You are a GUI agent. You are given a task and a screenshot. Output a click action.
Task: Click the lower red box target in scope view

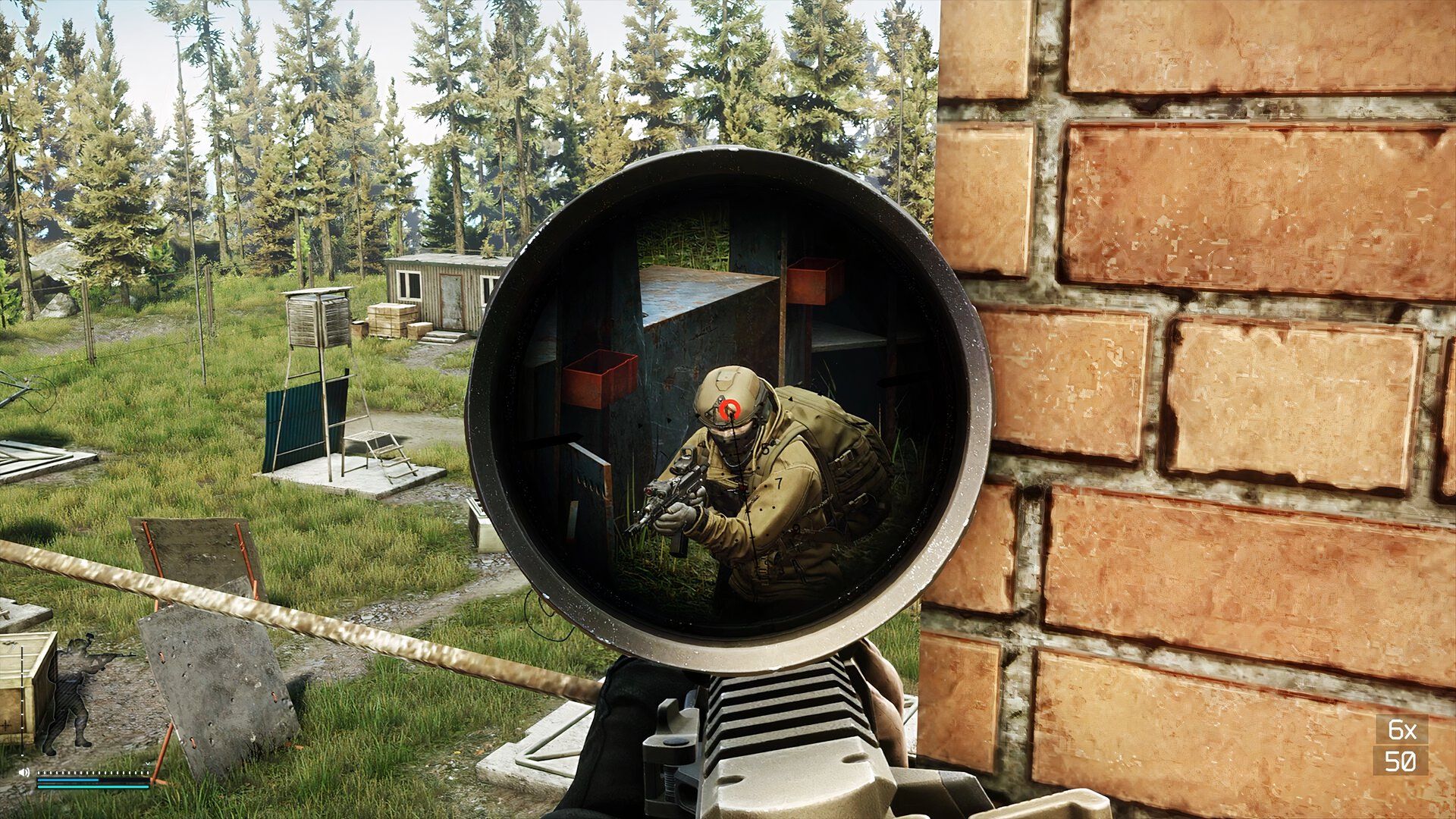[599, 375]
